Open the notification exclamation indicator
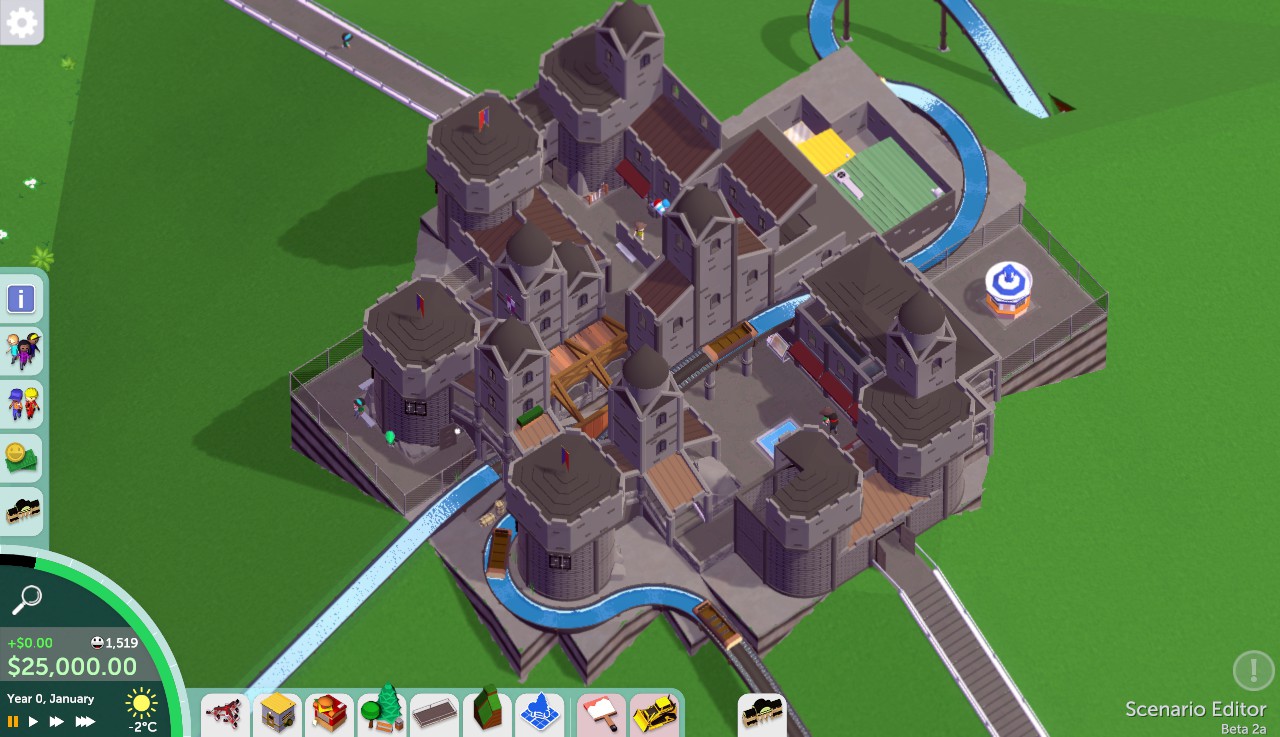Viewport: 1280px width, 737px height. [x=1252, y=671]
